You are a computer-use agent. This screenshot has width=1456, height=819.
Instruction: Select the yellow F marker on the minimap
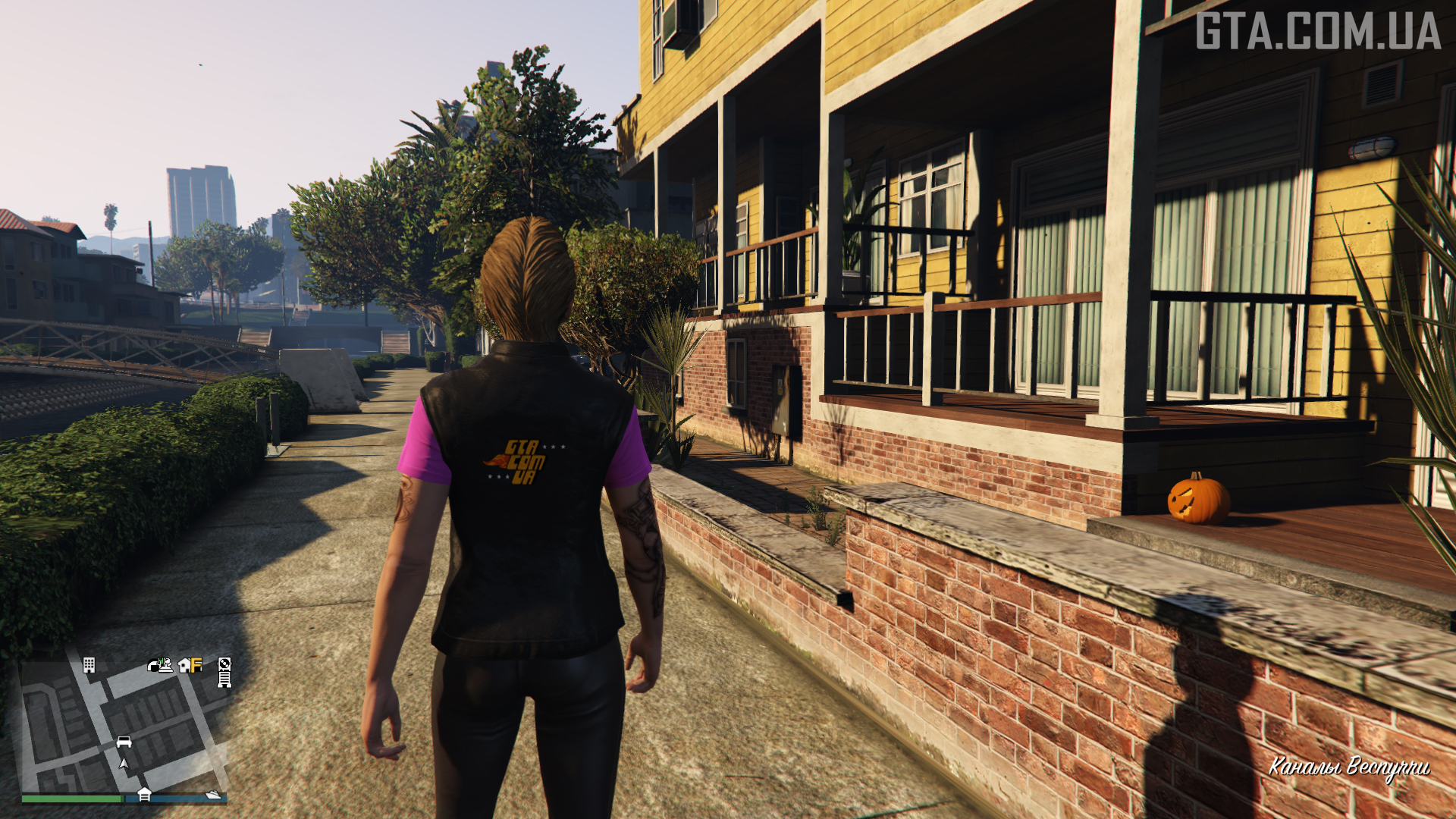tap(197, 666)
